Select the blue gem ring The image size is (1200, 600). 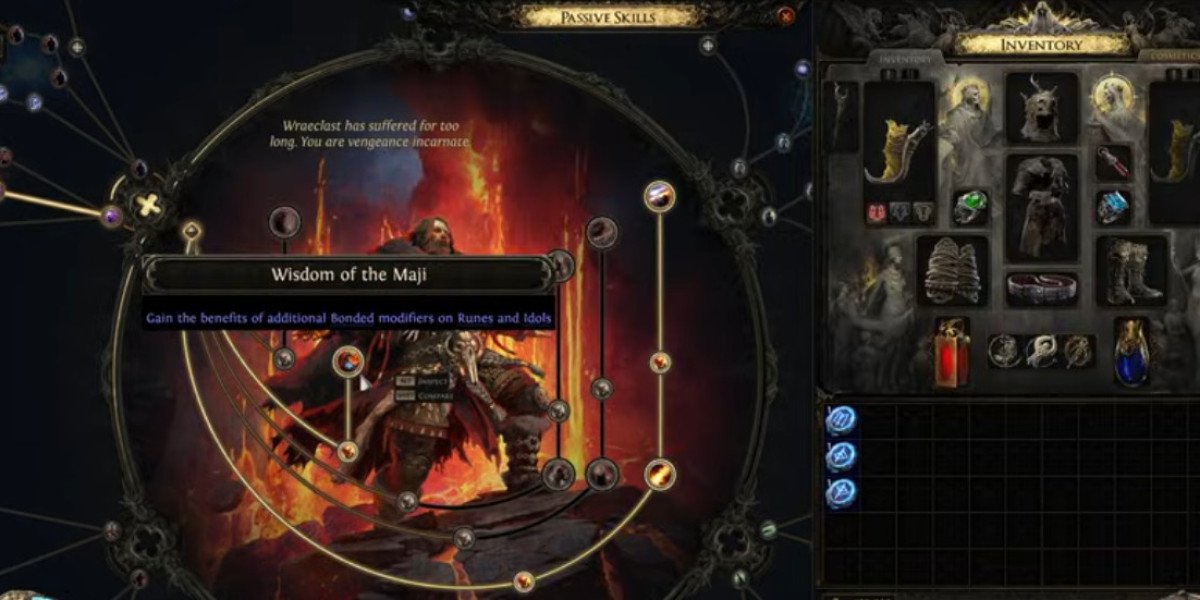pos(1113,207)
